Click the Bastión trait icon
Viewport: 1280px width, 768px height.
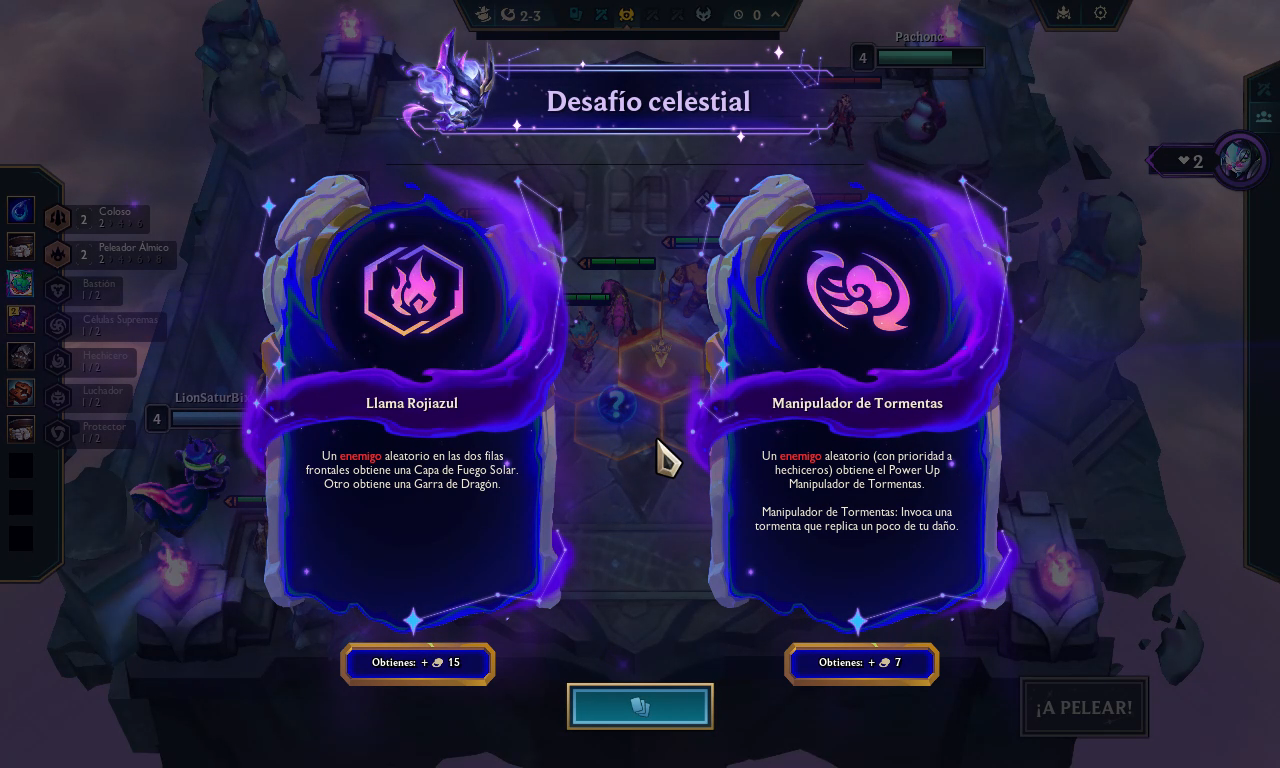click(57, 288)
